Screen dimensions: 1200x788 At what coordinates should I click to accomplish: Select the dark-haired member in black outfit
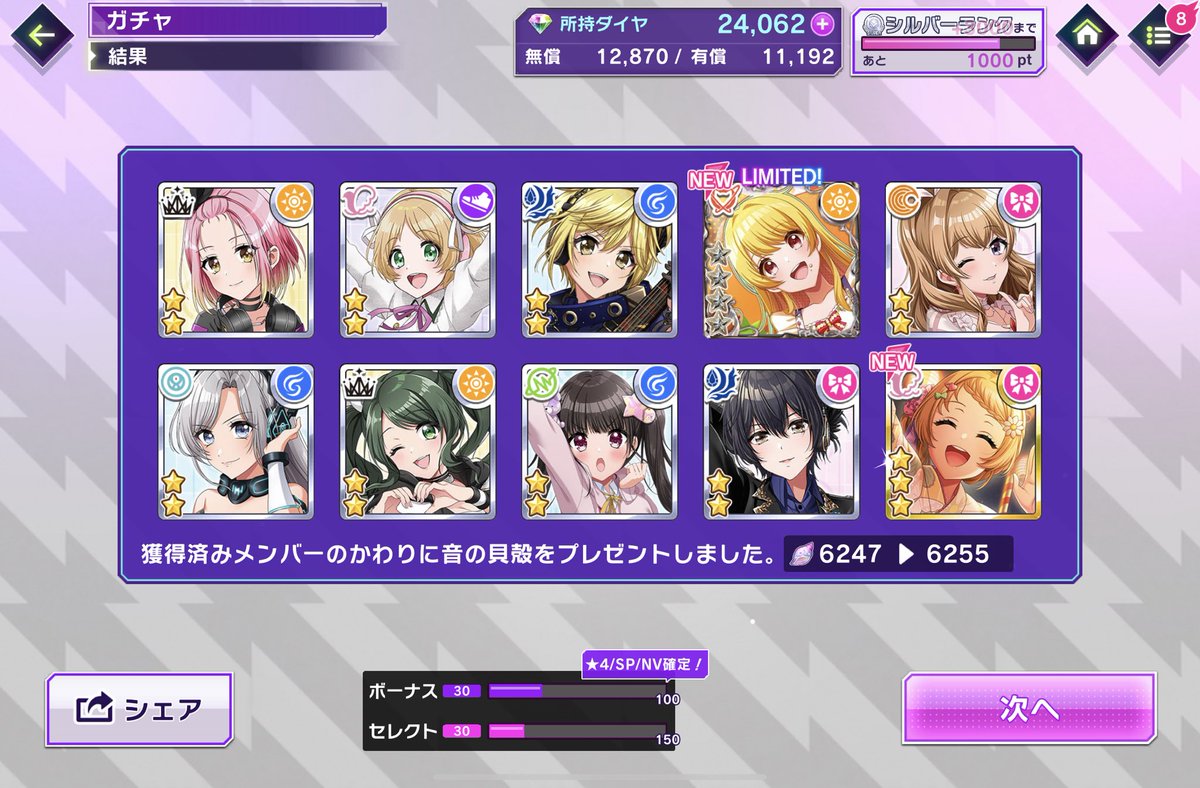point(782,441)
